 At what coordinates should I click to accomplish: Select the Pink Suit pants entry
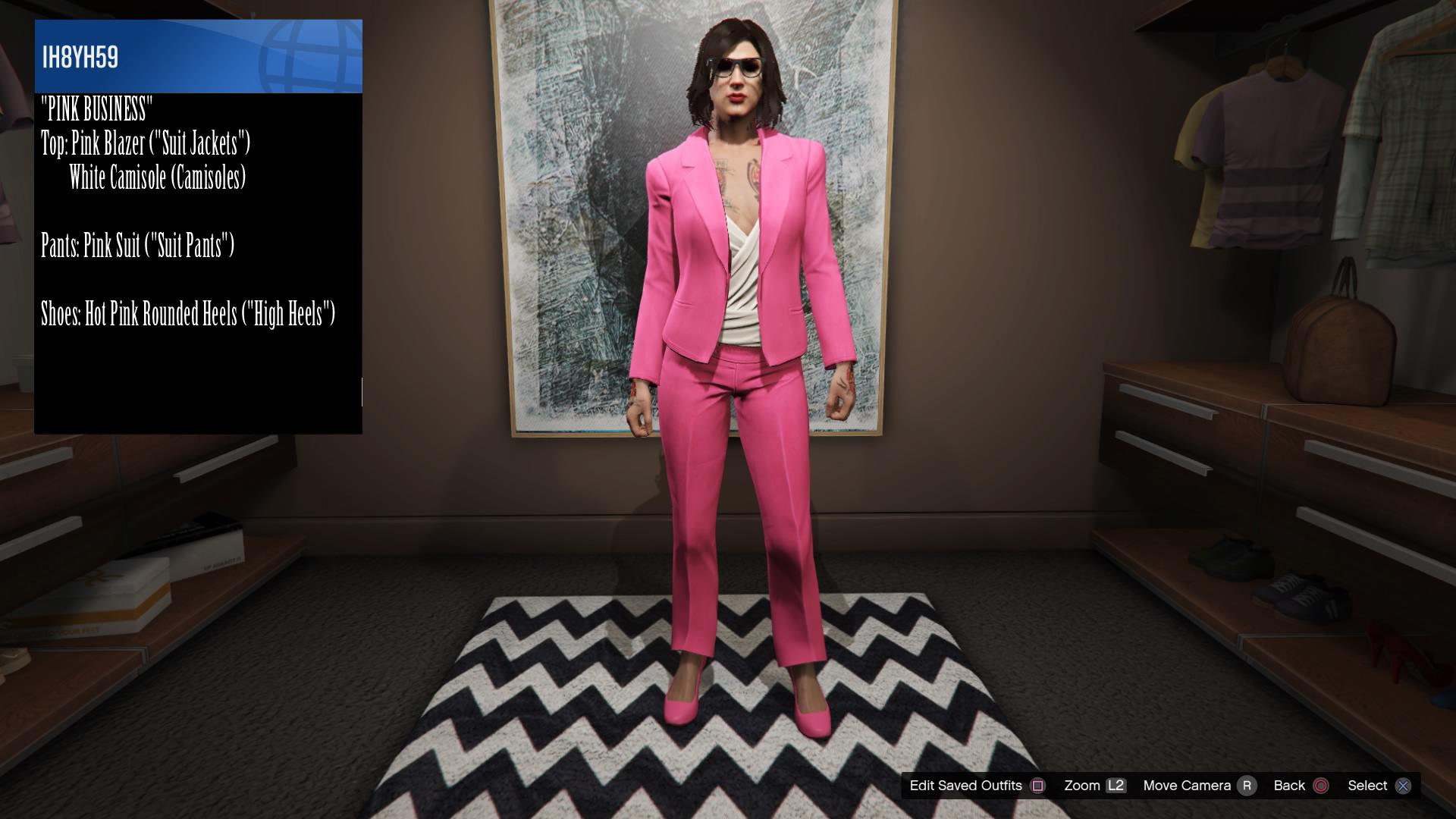coord(138,245)
